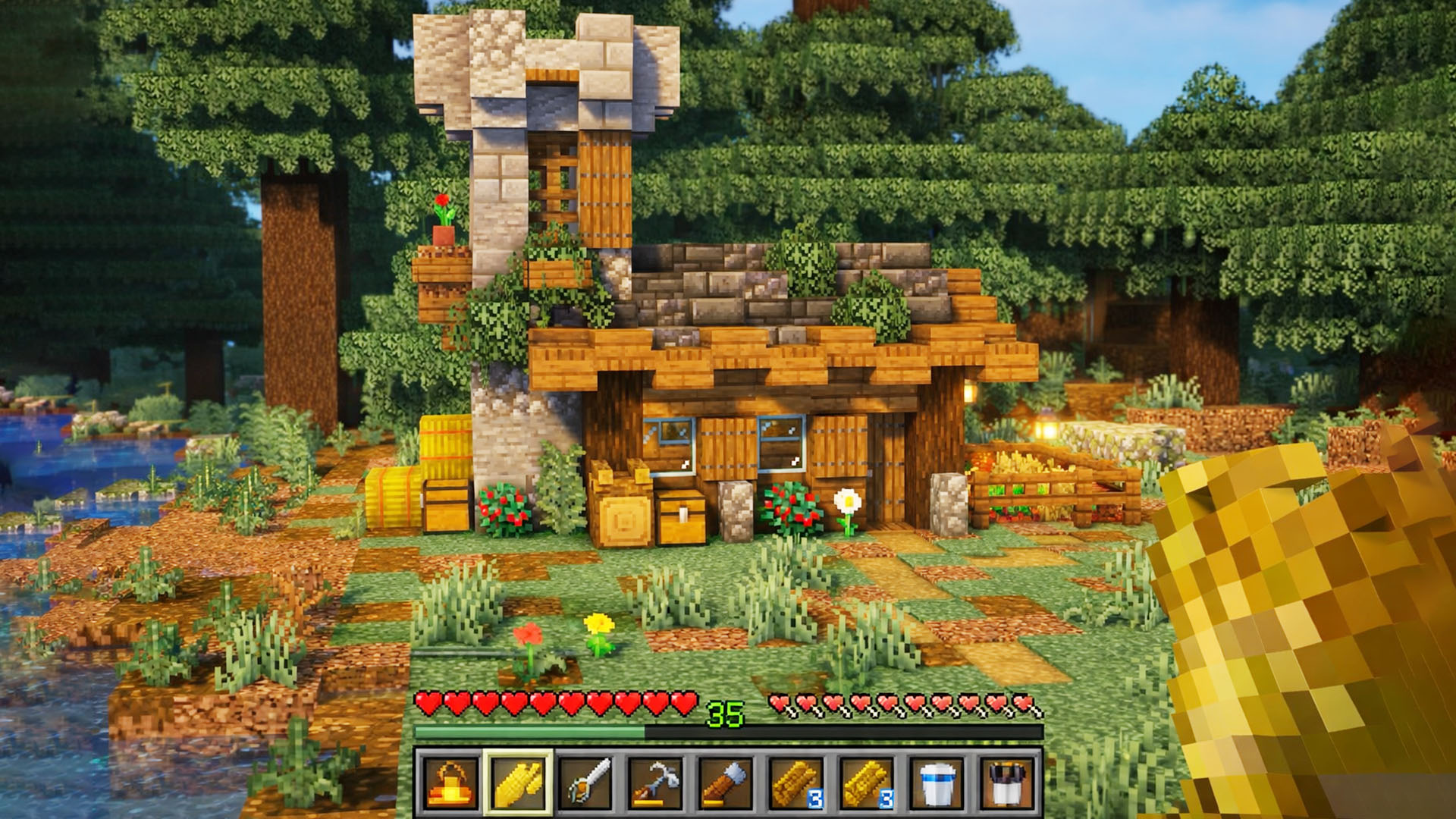1456x819 pixels.
Task: Switch to the axe slot
Action: point(727,783)
